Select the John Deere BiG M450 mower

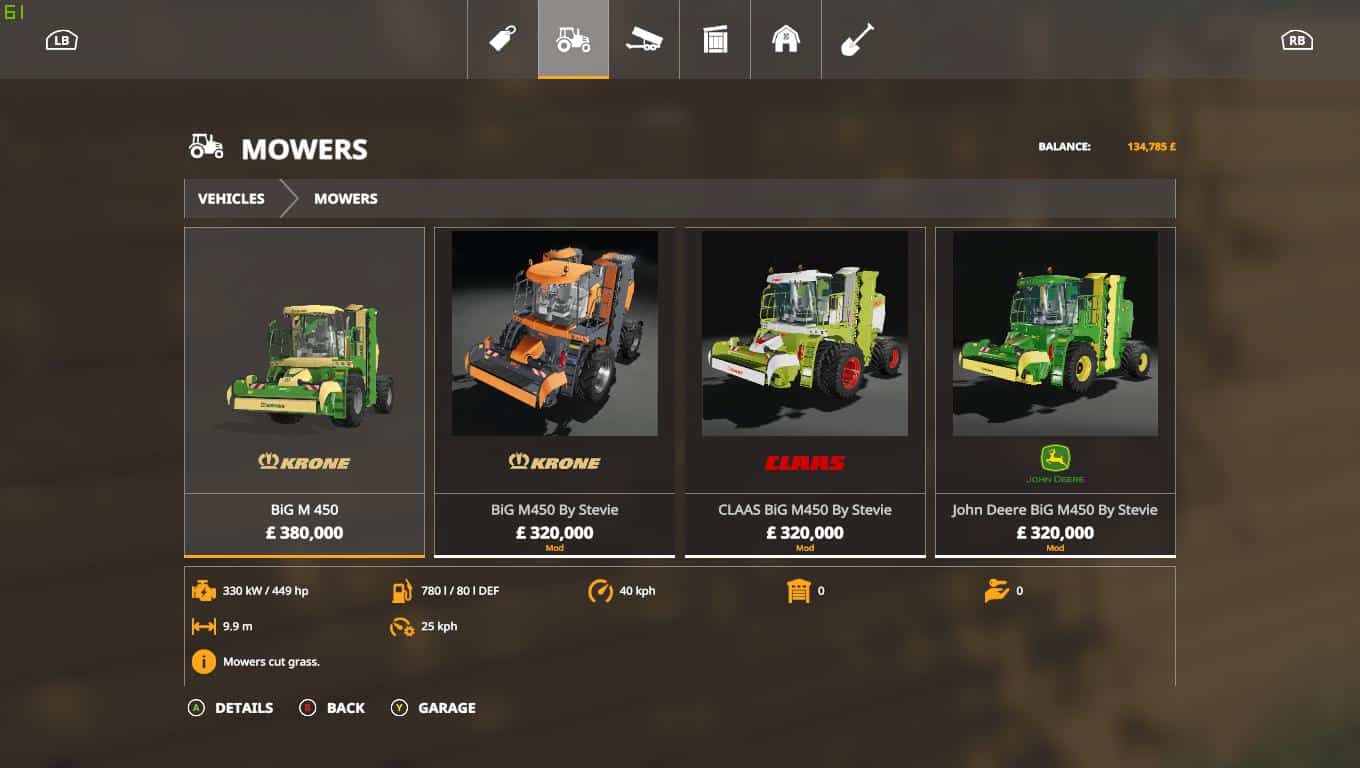[x=1055, y=390]
